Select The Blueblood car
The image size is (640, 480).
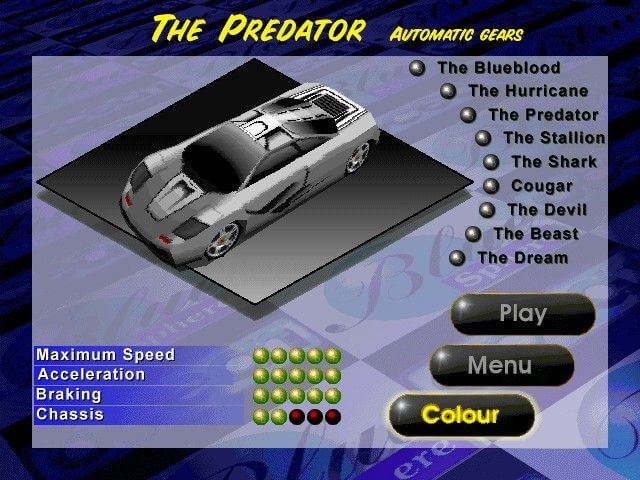pyautogui.click(x=497, y=68)
